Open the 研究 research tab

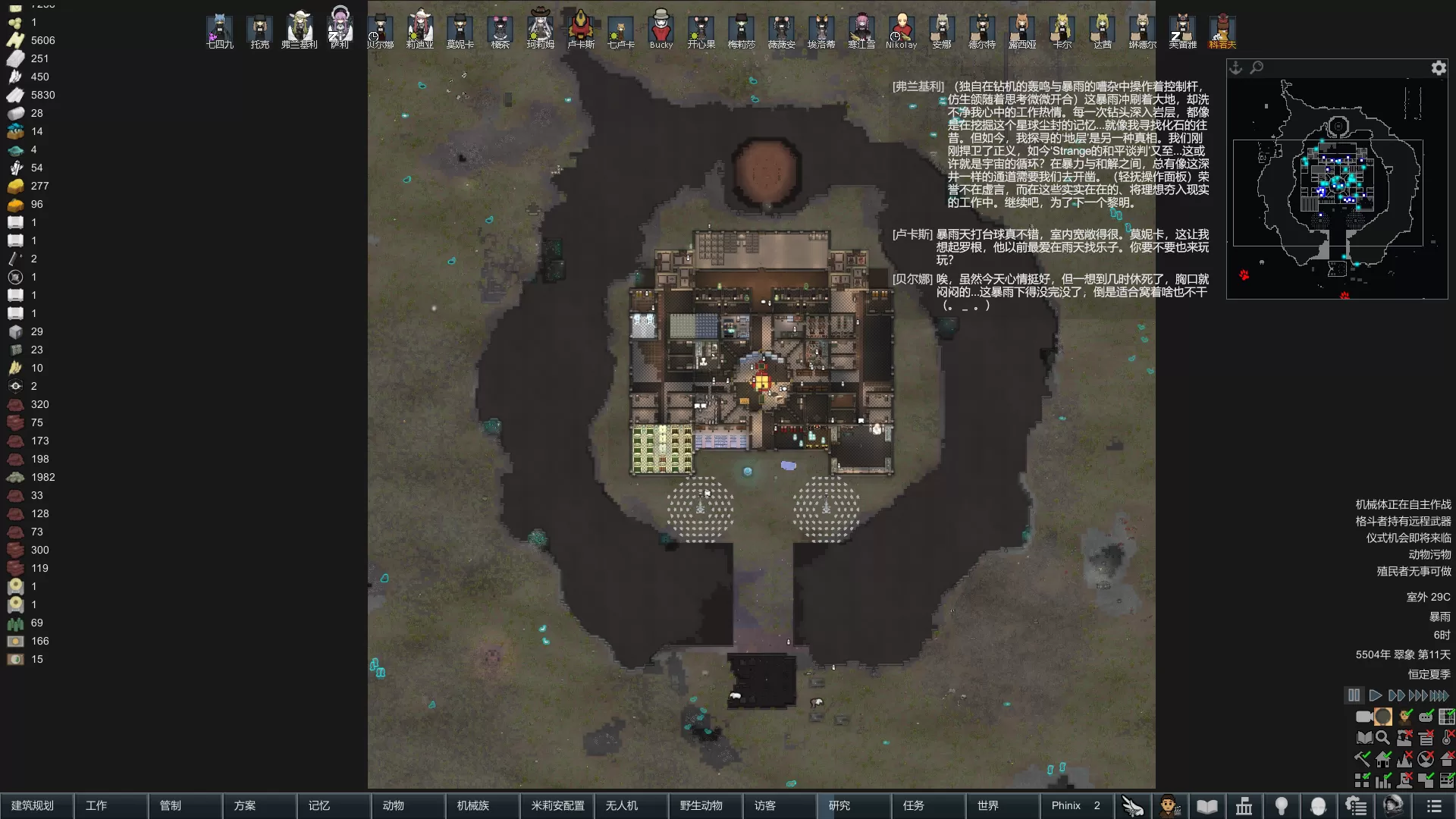[x=839, y=805]
